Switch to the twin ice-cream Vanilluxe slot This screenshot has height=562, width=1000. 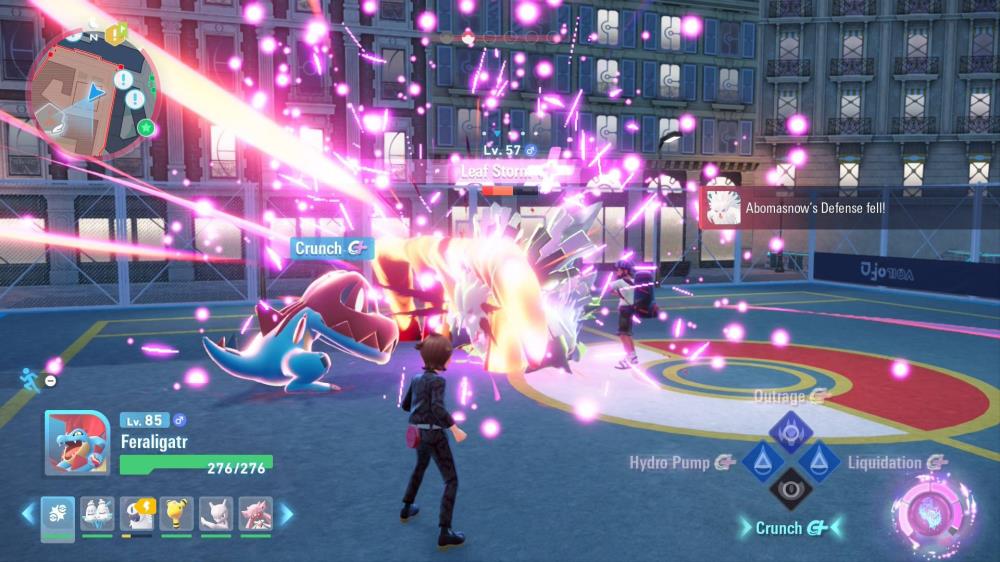(x=97, y=515)
